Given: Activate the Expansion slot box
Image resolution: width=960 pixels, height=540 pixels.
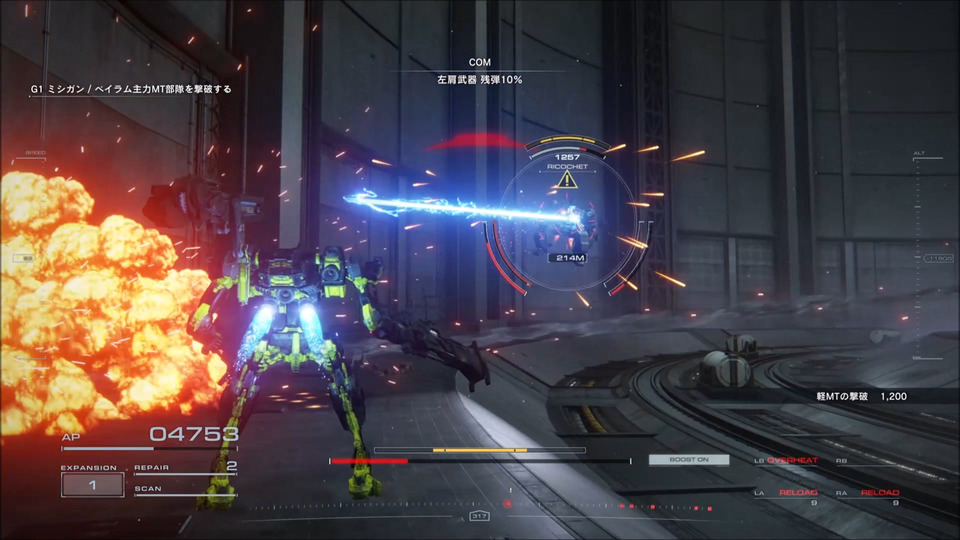Looking at the screenshot, I should pyautogui.click(x=92, y=485).
